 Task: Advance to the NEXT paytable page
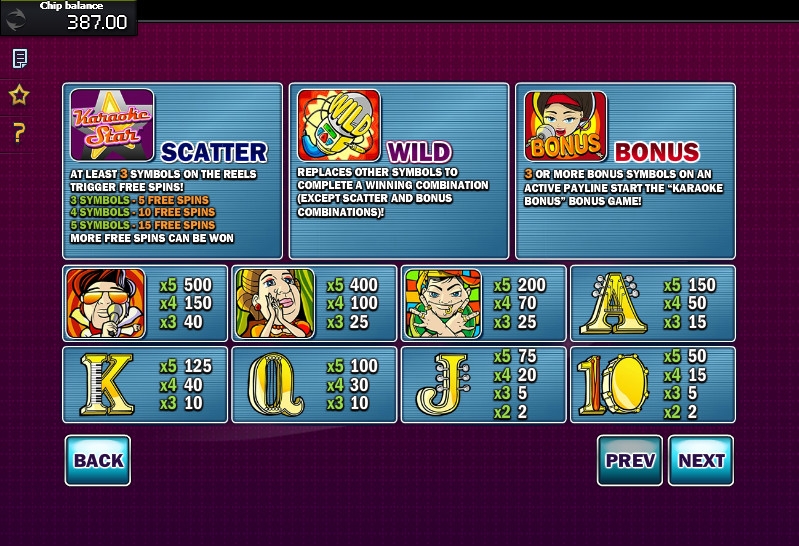(701, 460)
